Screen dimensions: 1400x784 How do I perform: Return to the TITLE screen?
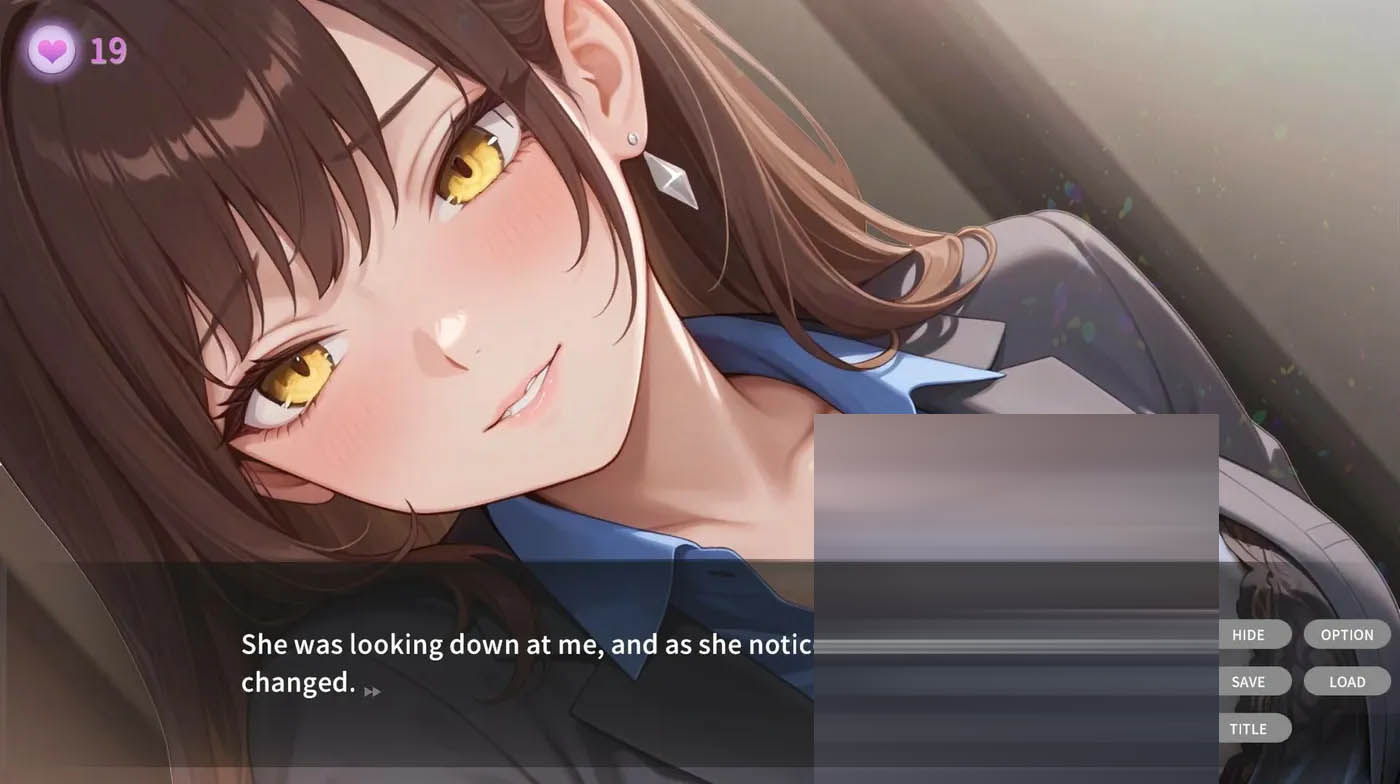[1251, 729]
